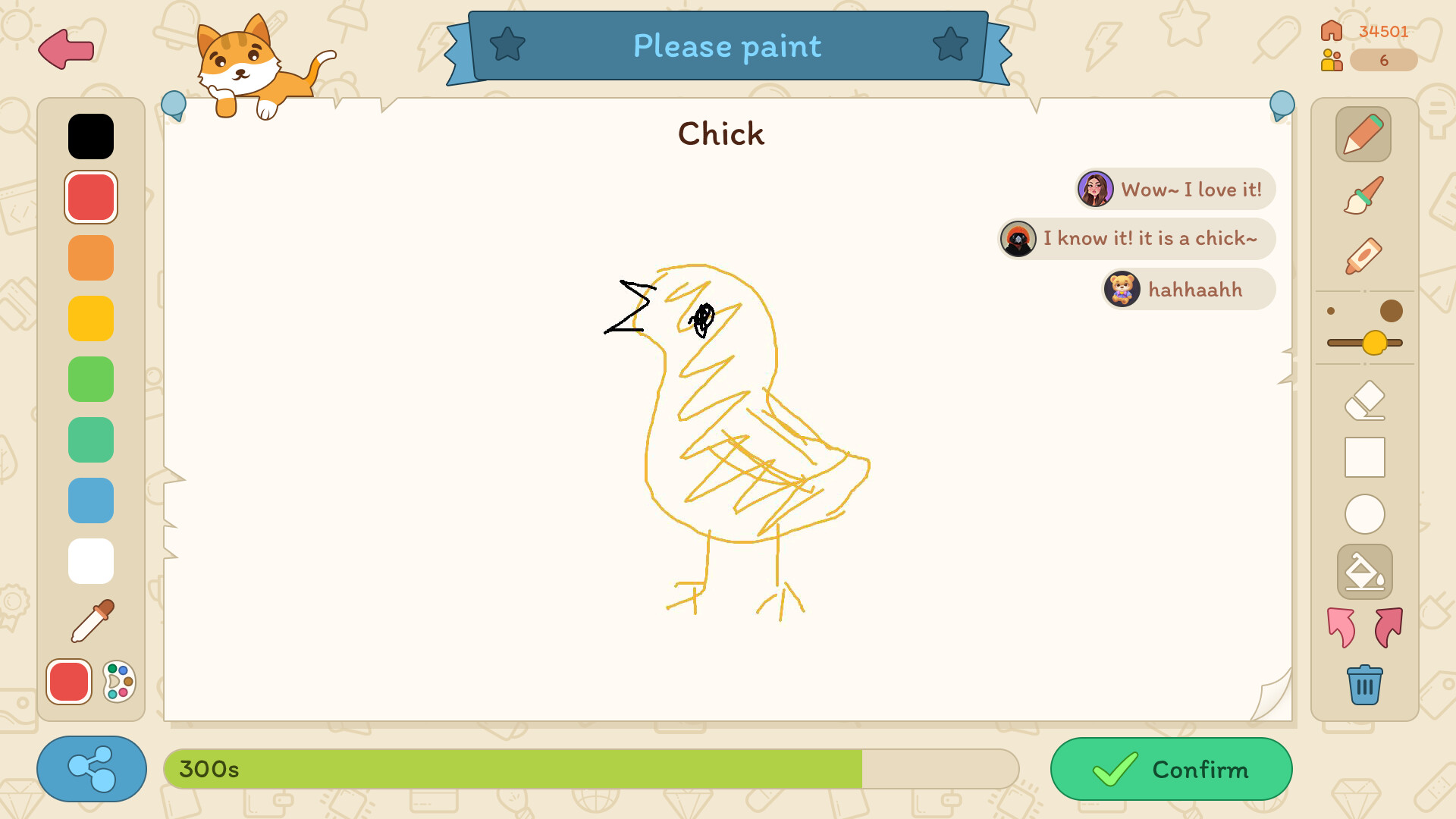Viewport: 1456px width, 819px height.
Task: Select the eyedropper color picker
Action: coord(91,620)
